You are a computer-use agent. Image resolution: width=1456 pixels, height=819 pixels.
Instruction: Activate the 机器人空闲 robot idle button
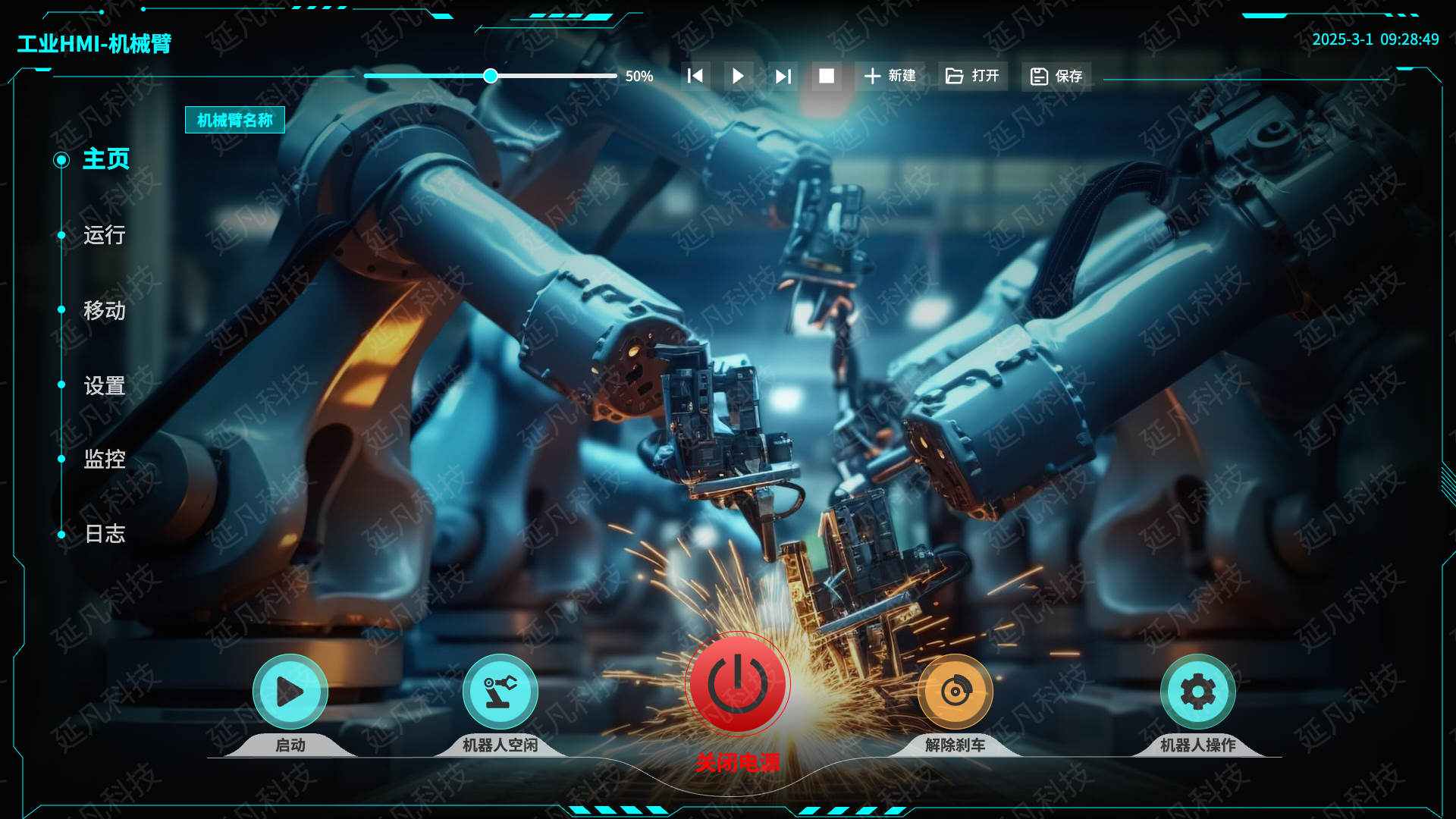pyautogui.click(x=500, y=692)
